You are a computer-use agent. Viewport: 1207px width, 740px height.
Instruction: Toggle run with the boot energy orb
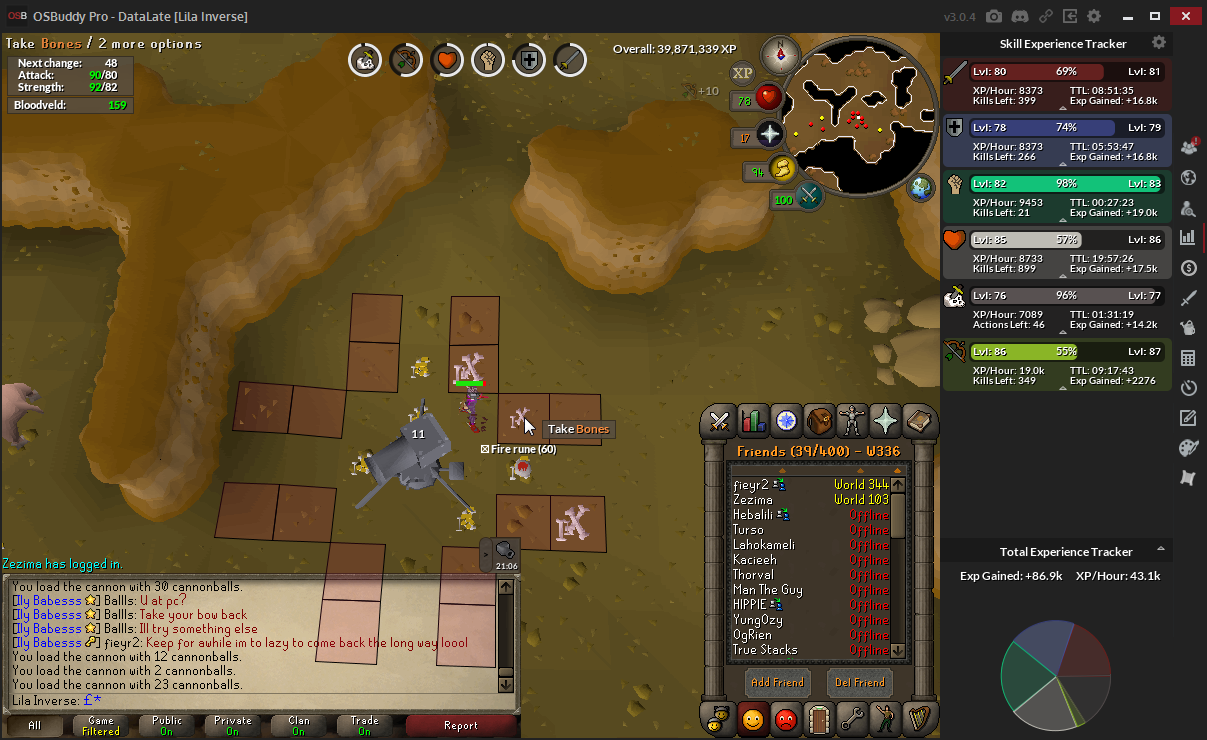tap(782, 168)
